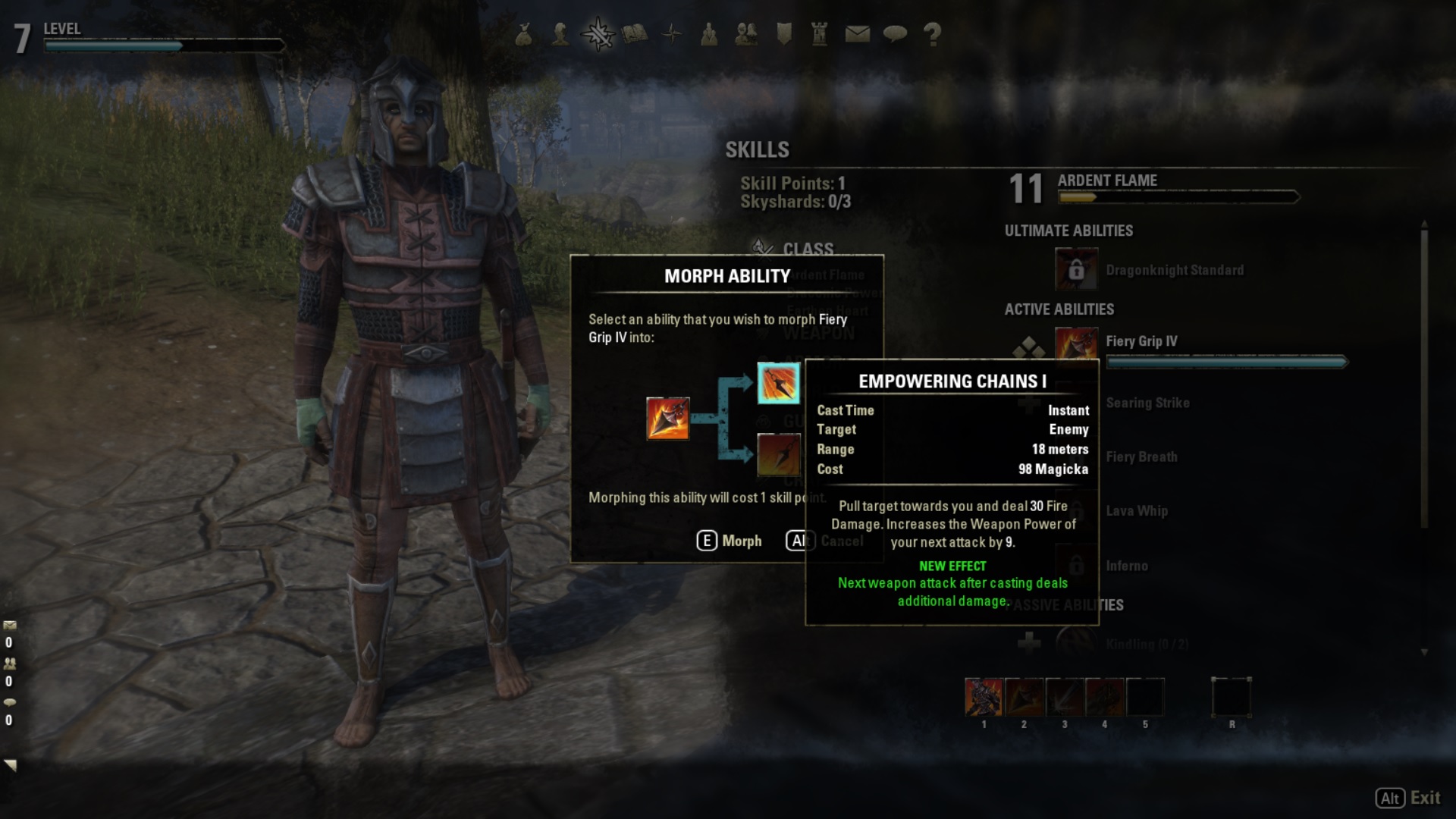This screenshot has height=819, width=1456.
Task: Open the journal book icon
Action: point(635,34)
